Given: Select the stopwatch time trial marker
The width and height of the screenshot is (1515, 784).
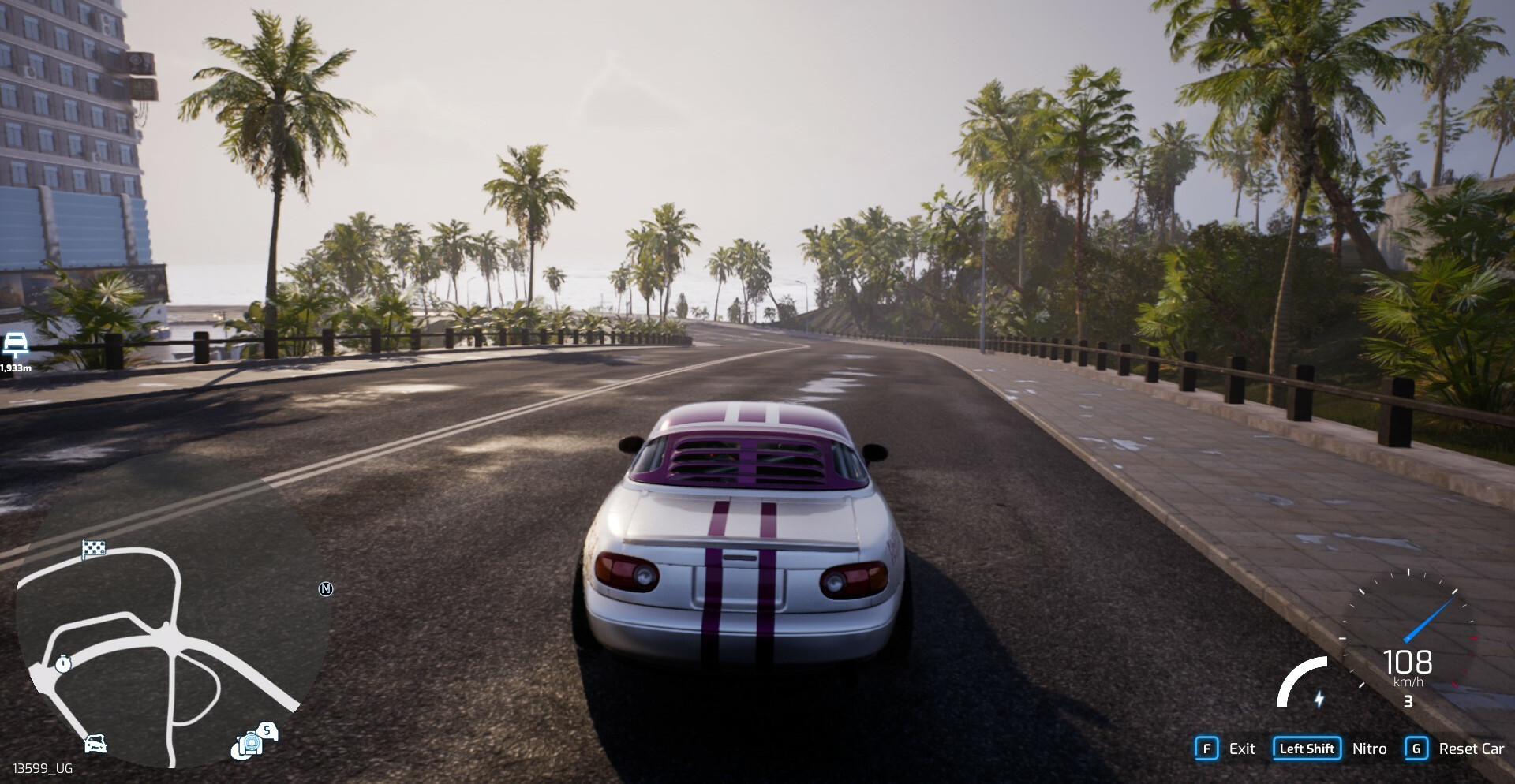Looking at the screenshot, I should coord(63,663).
